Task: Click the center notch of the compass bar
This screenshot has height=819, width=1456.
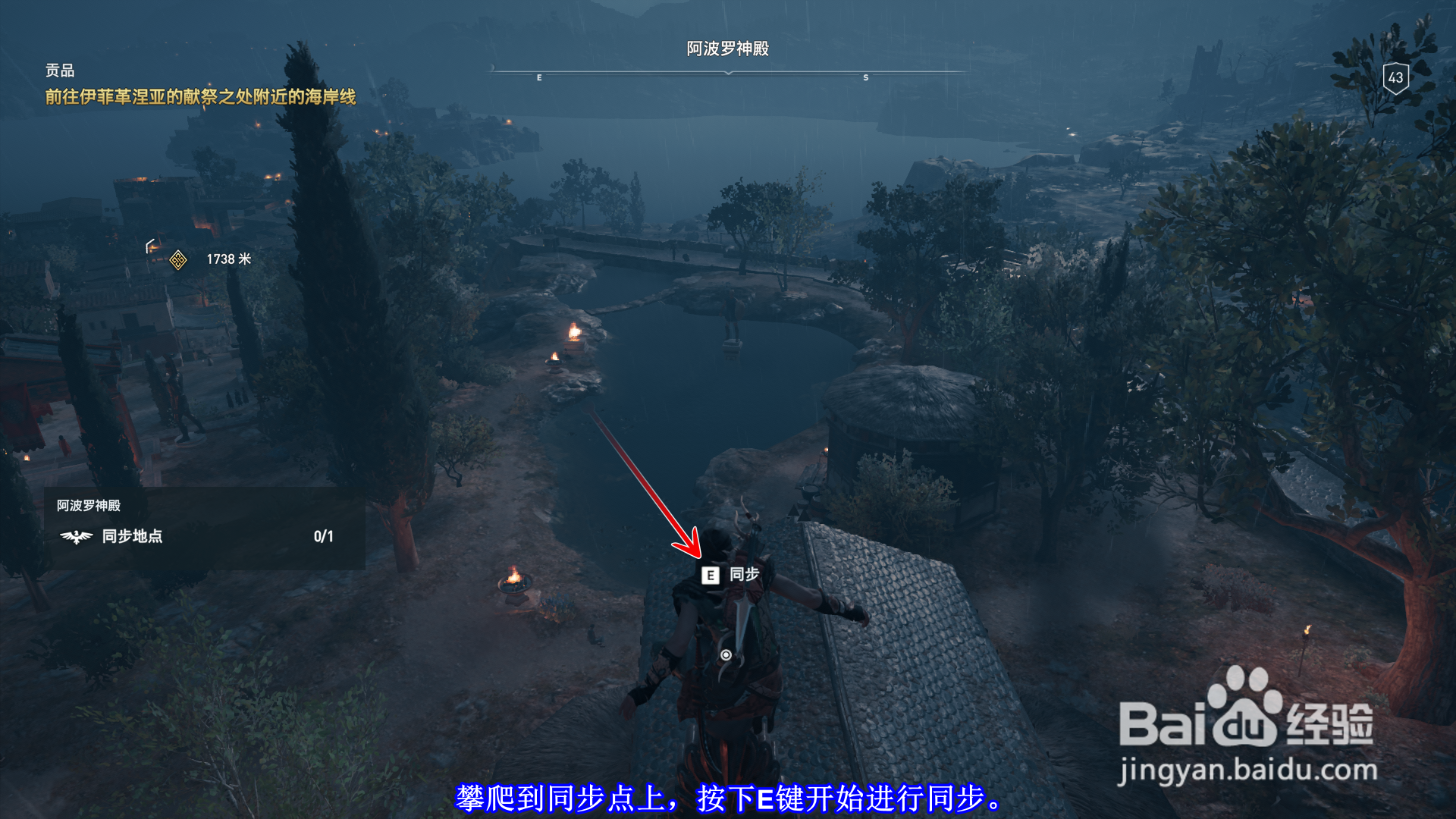Action: pos(730,72)
